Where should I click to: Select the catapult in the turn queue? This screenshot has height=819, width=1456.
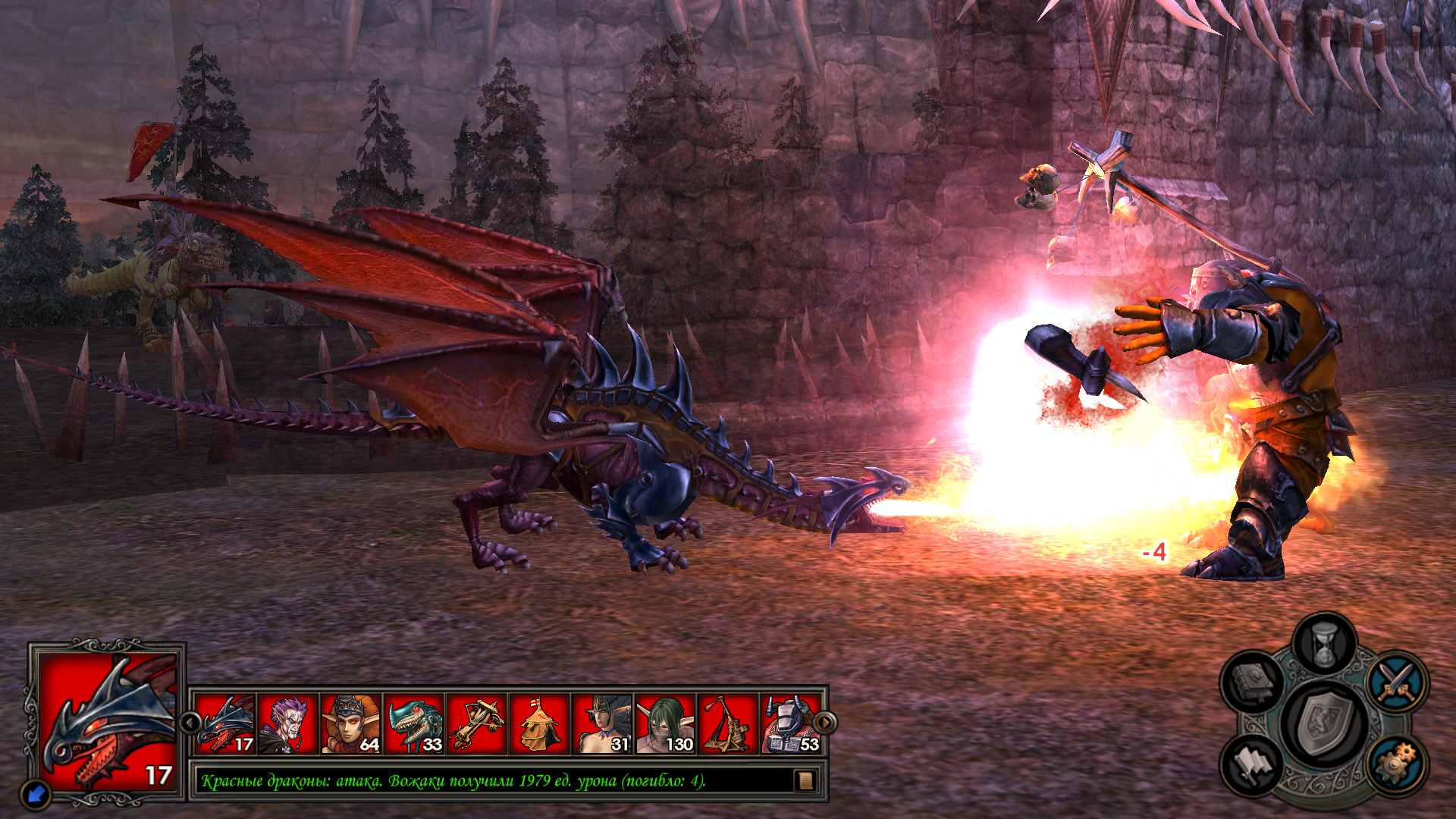(x=728, y=724)
